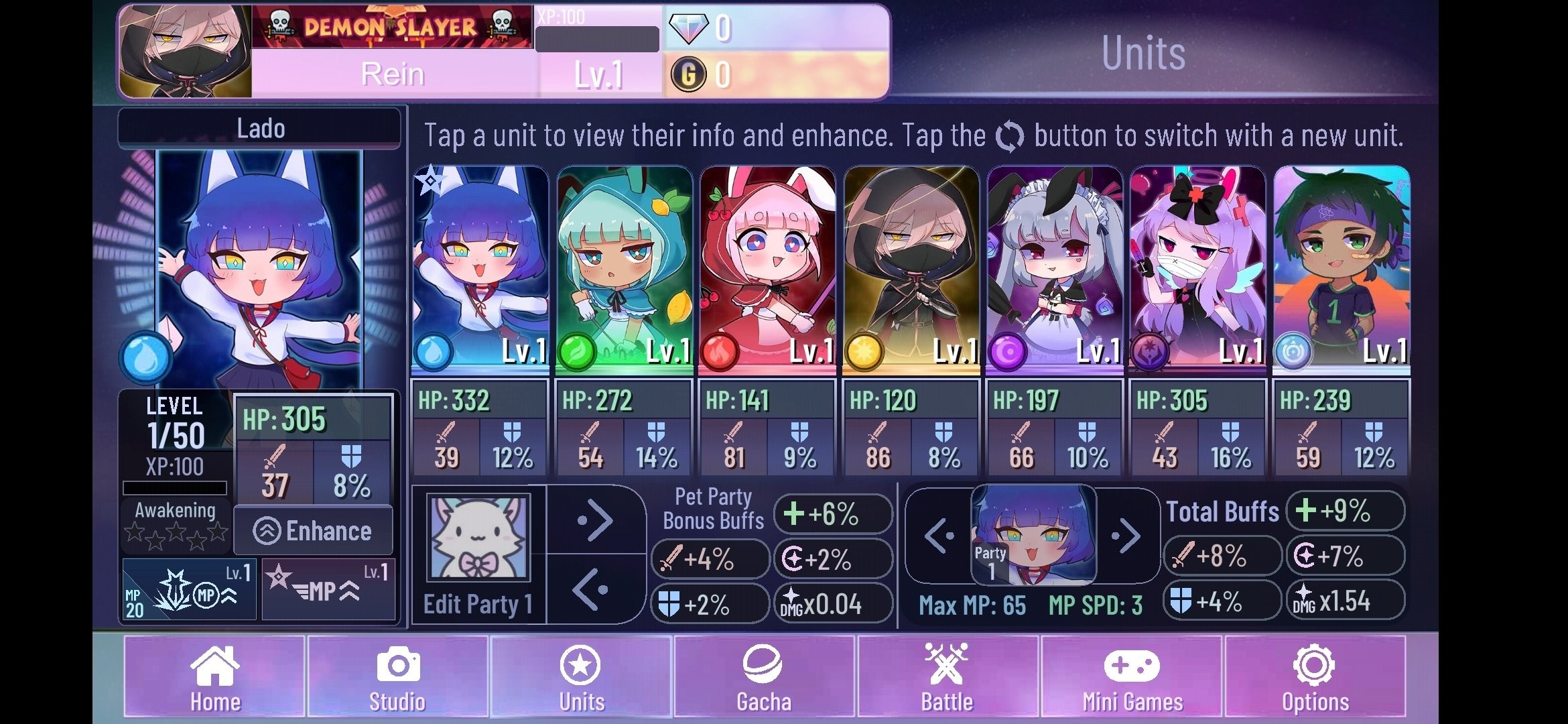The width and height of the screenshot is (1568, 724).
Task: Tap the Edit Party 1 pet icon
Action: pyautogui.click(x=478, y=538)
